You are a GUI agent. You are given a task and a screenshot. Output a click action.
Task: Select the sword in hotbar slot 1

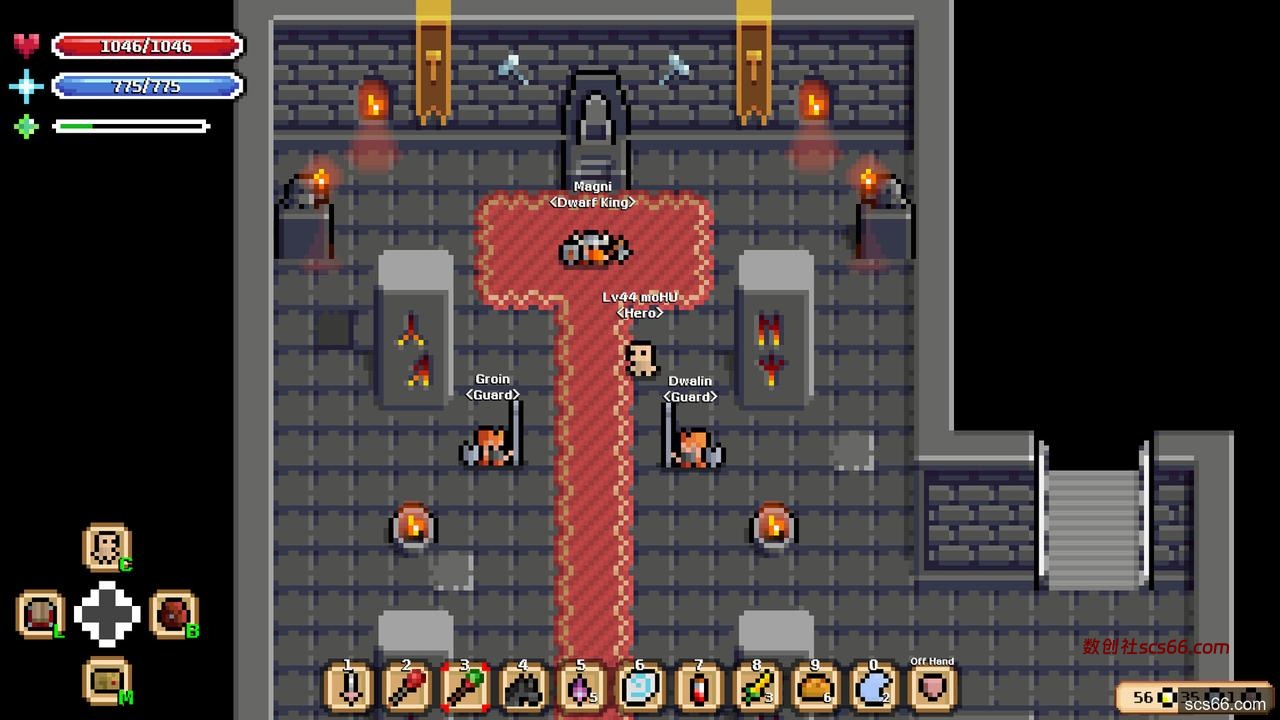click(349, 689)
